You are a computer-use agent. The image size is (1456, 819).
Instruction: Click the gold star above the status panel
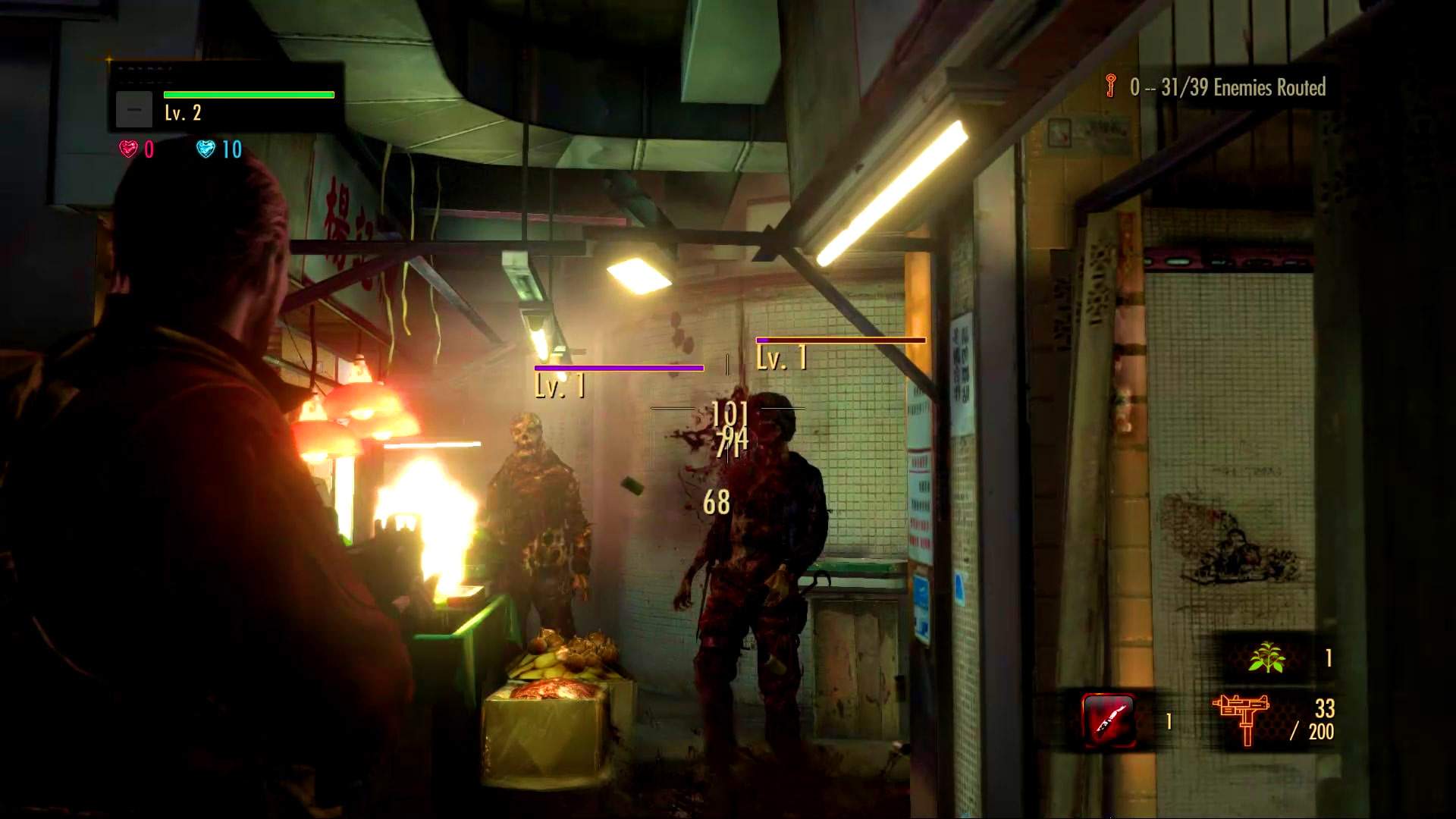(x=108, y=58)
